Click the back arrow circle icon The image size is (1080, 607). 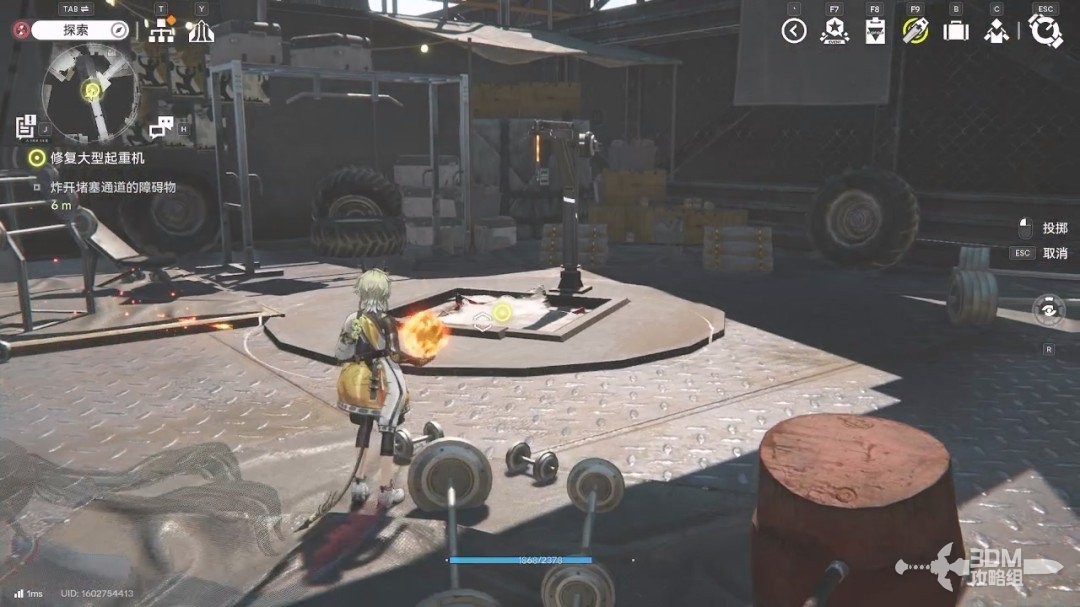794,31
